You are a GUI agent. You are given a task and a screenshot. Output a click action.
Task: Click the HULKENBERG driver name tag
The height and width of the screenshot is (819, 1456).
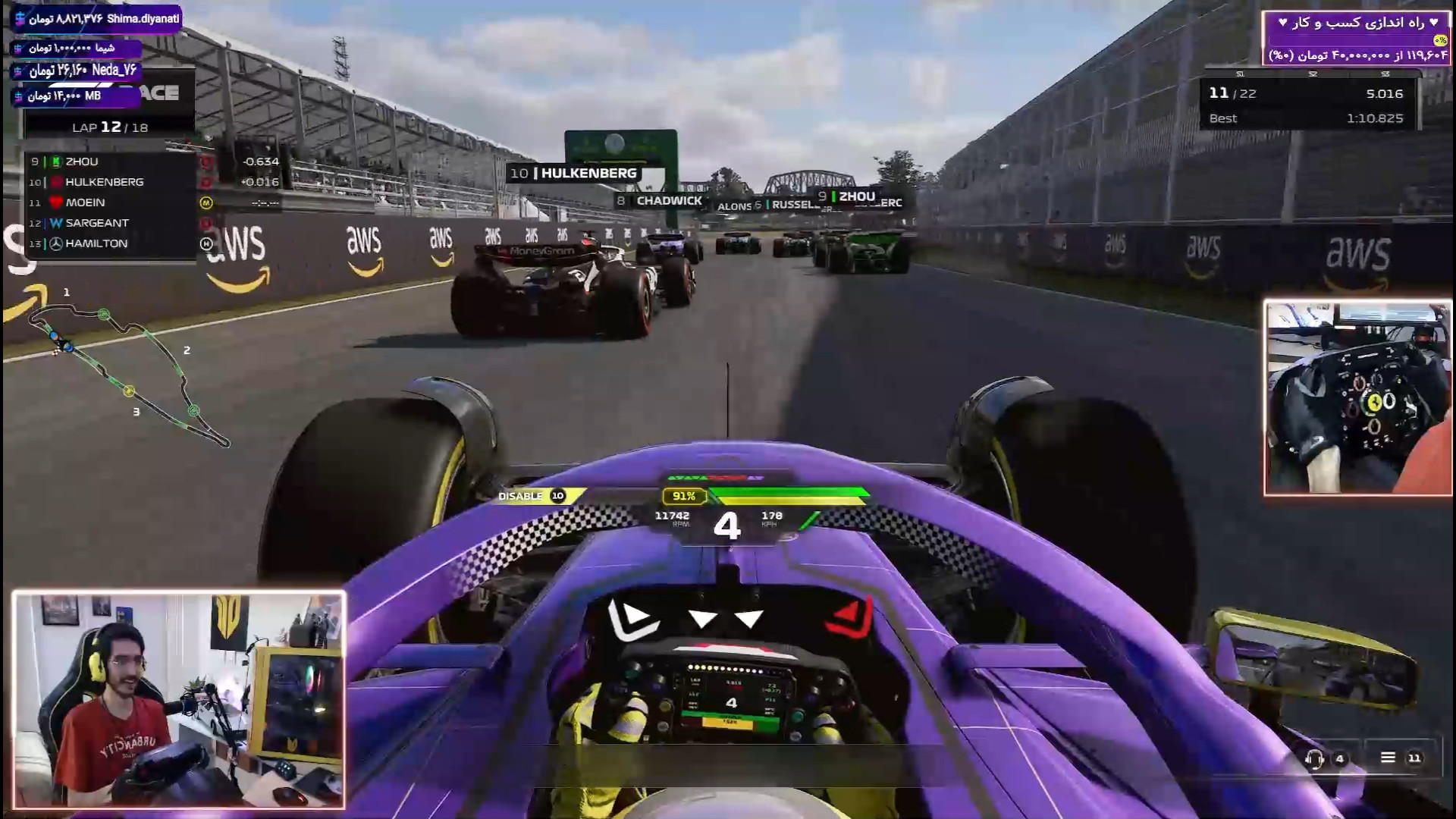(x=574, y=173)
